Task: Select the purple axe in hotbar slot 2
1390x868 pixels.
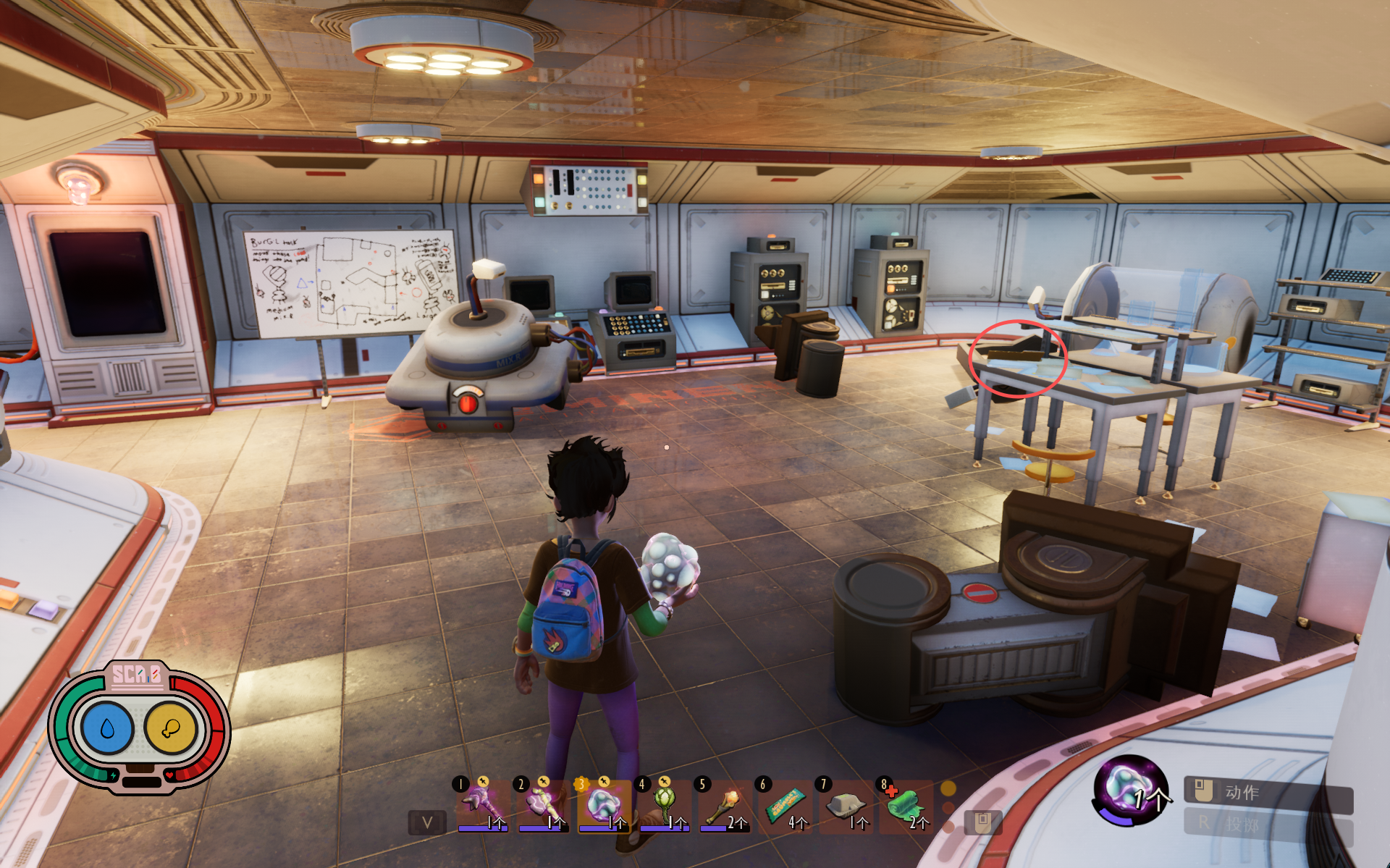Action: pyautogui.click(x=542, y=804)
